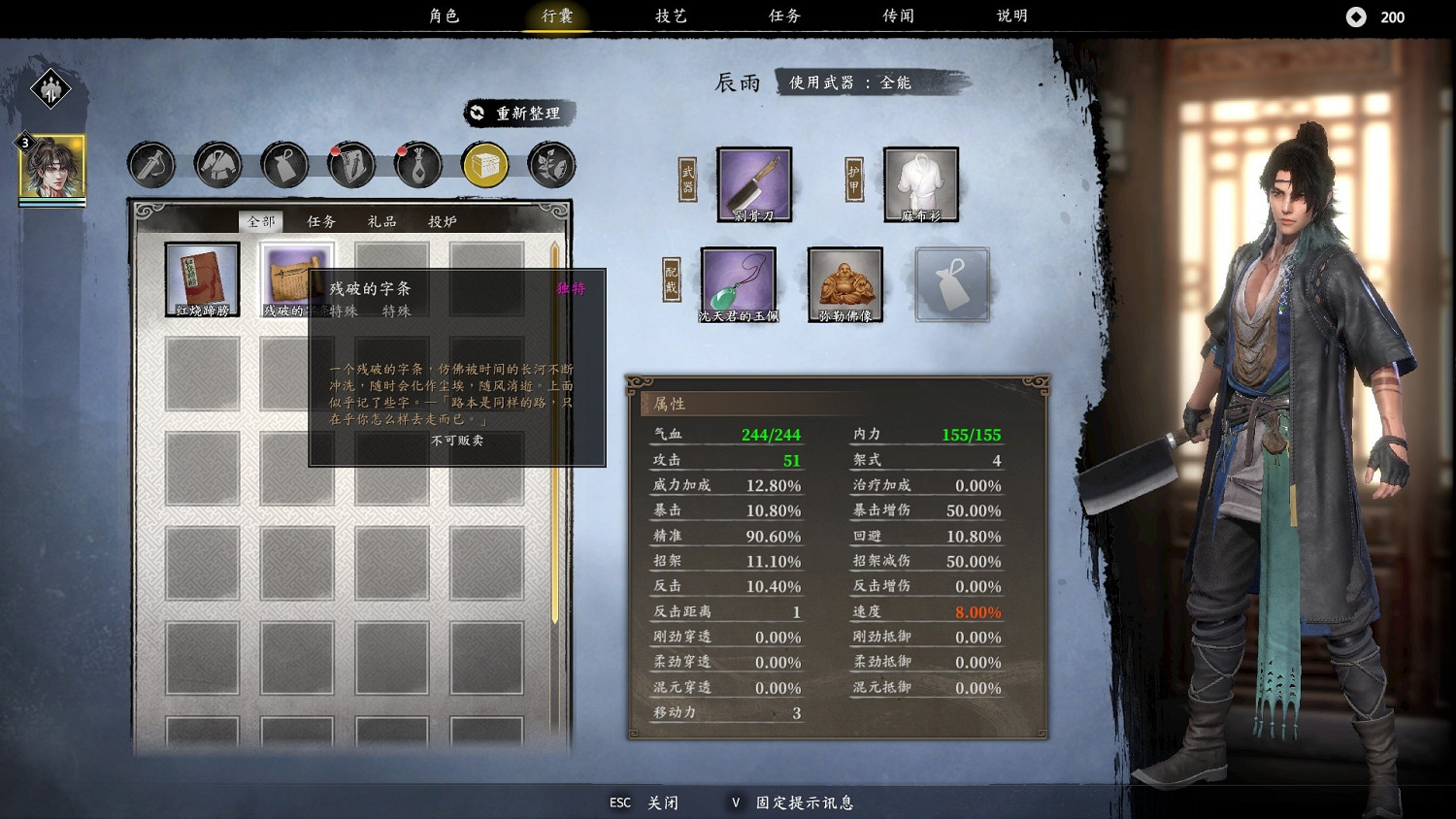
Task: Select the potion bottle category icon
Action: [x=417, y=164]
